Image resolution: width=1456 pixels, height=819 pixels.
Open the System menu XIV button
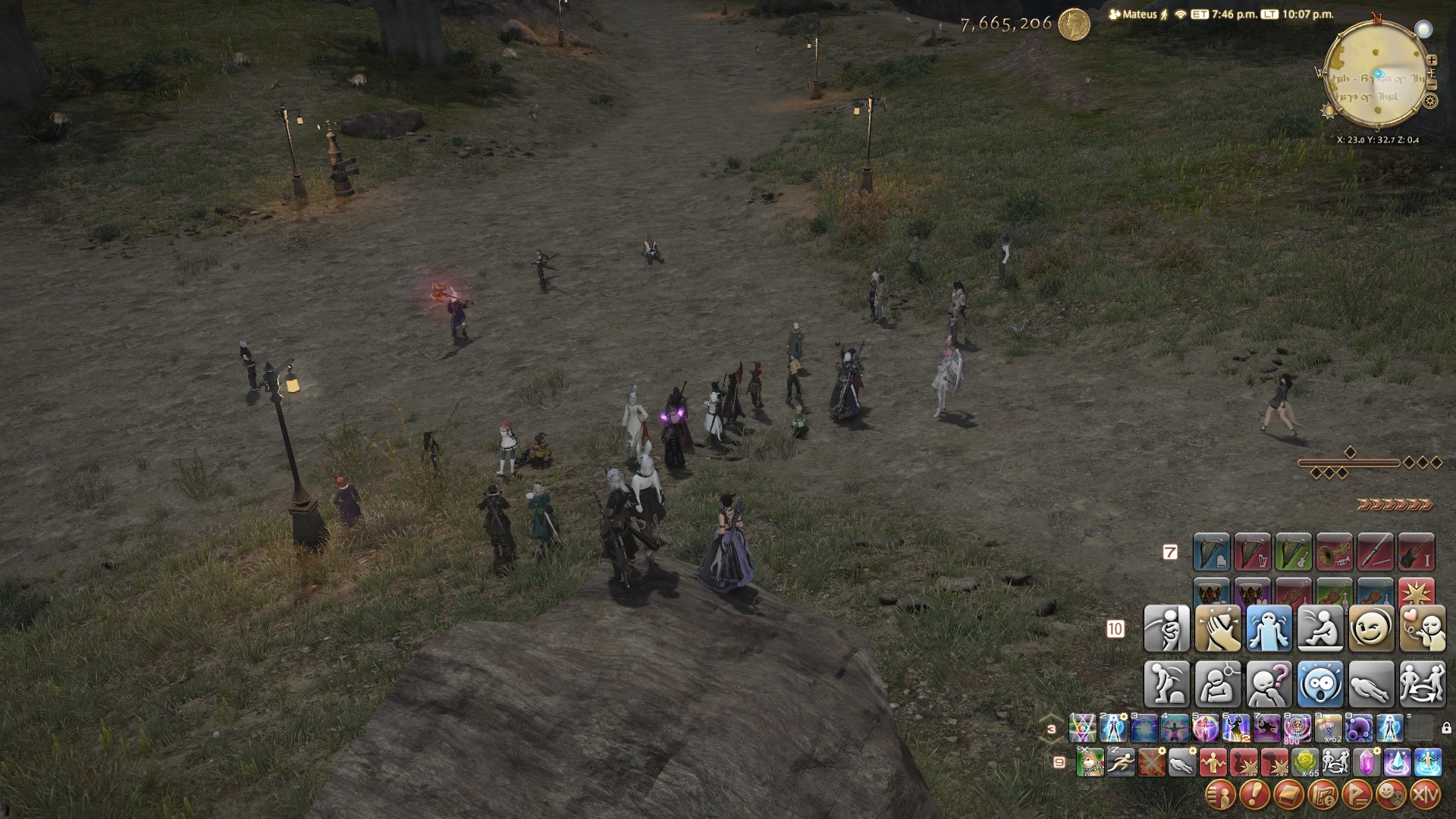coord(1426,795)
